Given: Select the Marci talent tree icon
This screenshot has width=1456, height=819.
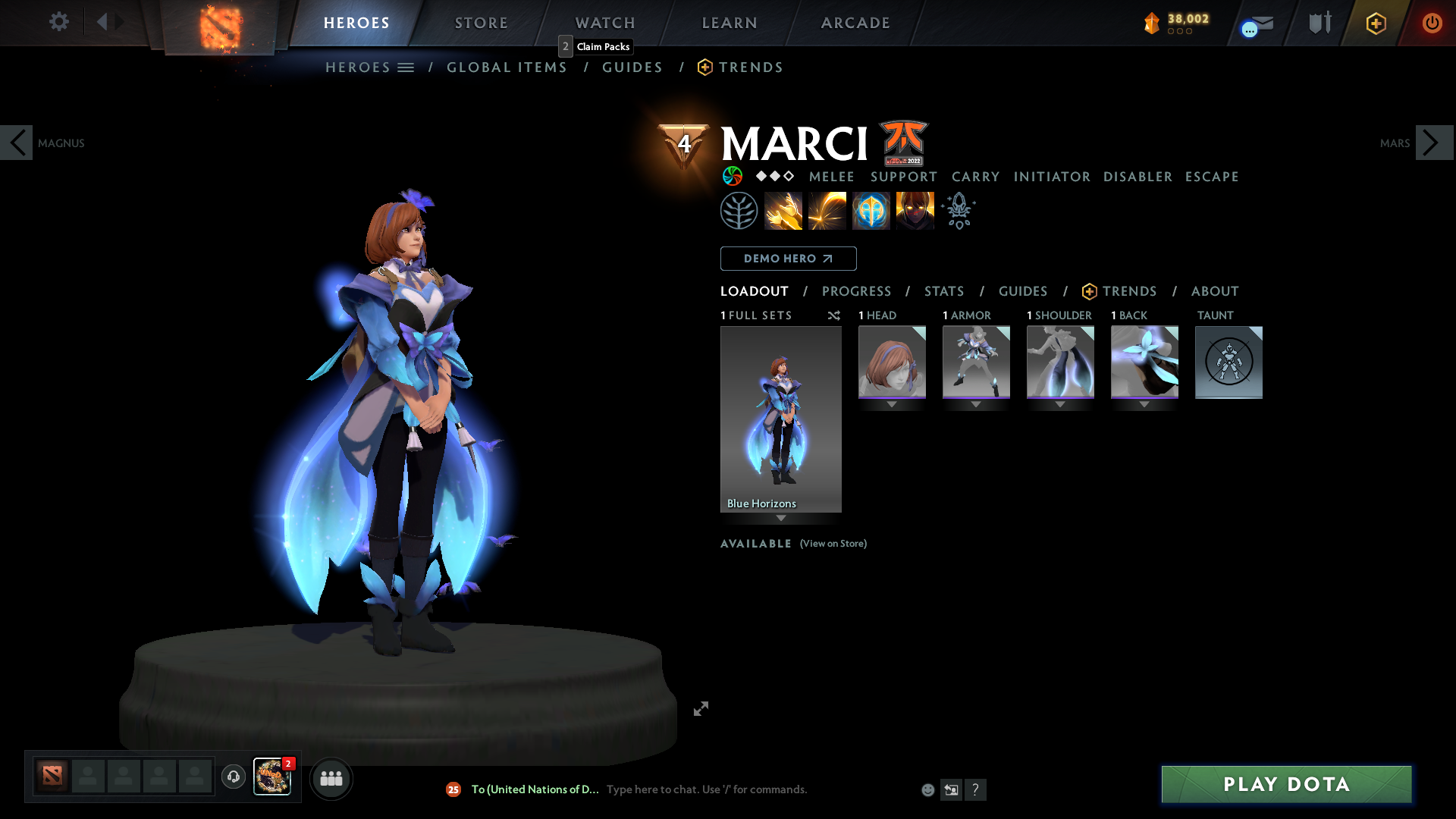Looking at the screenshot, I should point(739,210).
